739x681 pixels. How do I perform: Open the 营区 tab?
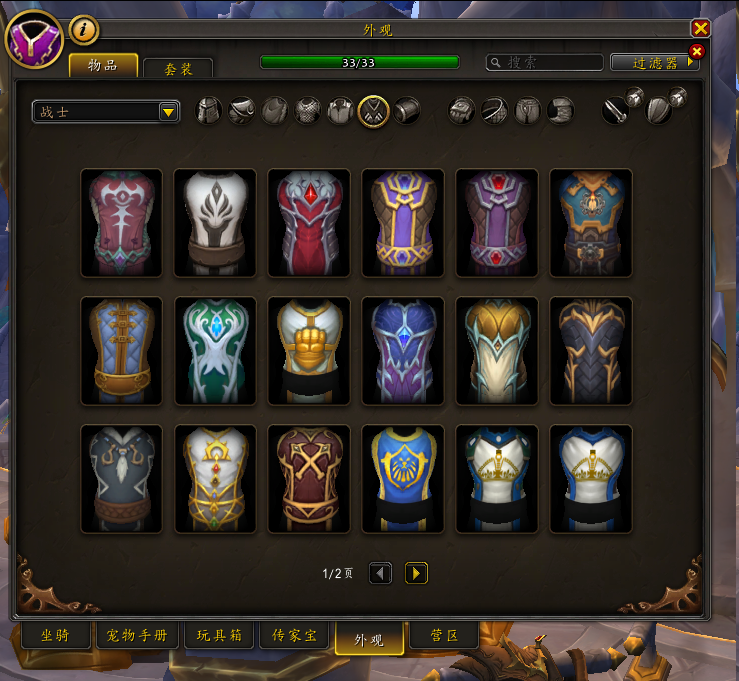click(444, 636)
